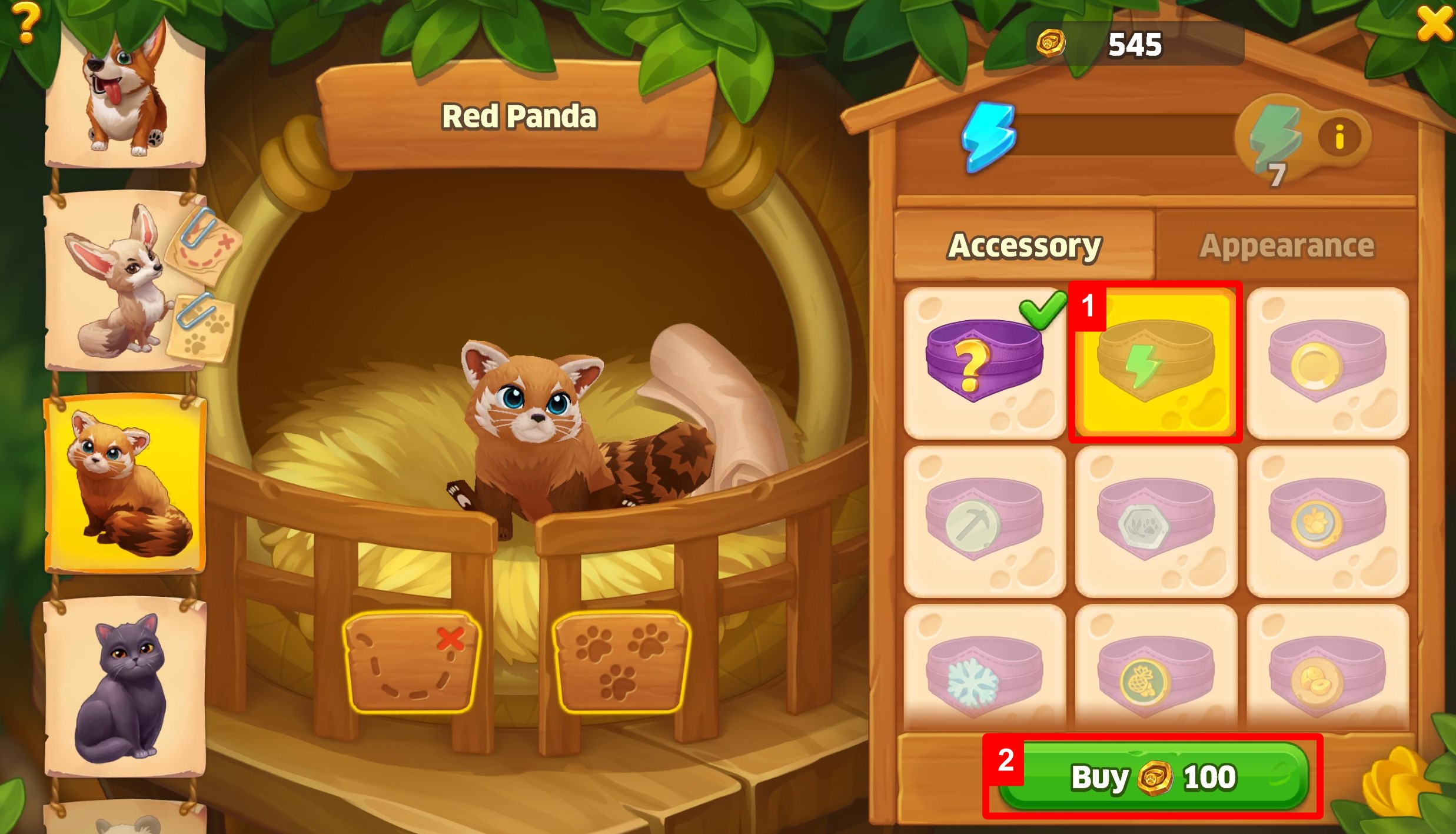Viewport: 1456px width, 834px height.
Task: Select the snowflake collar accessory
Action: pos(984,677)
